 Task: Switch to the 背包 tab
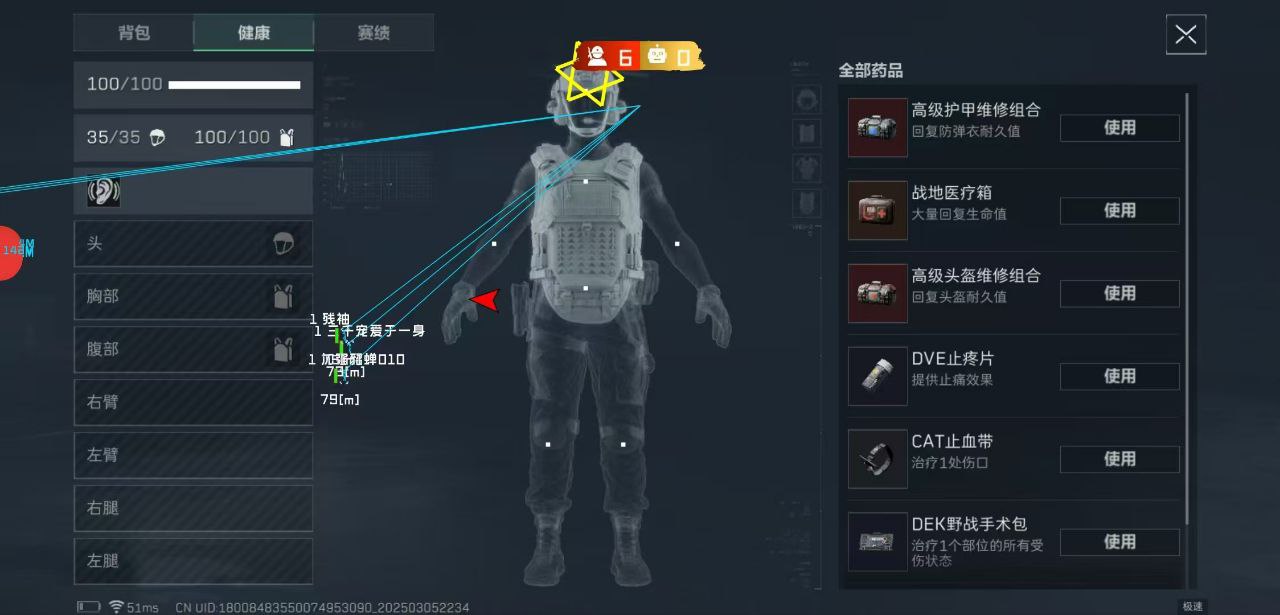tap(134, 33)
